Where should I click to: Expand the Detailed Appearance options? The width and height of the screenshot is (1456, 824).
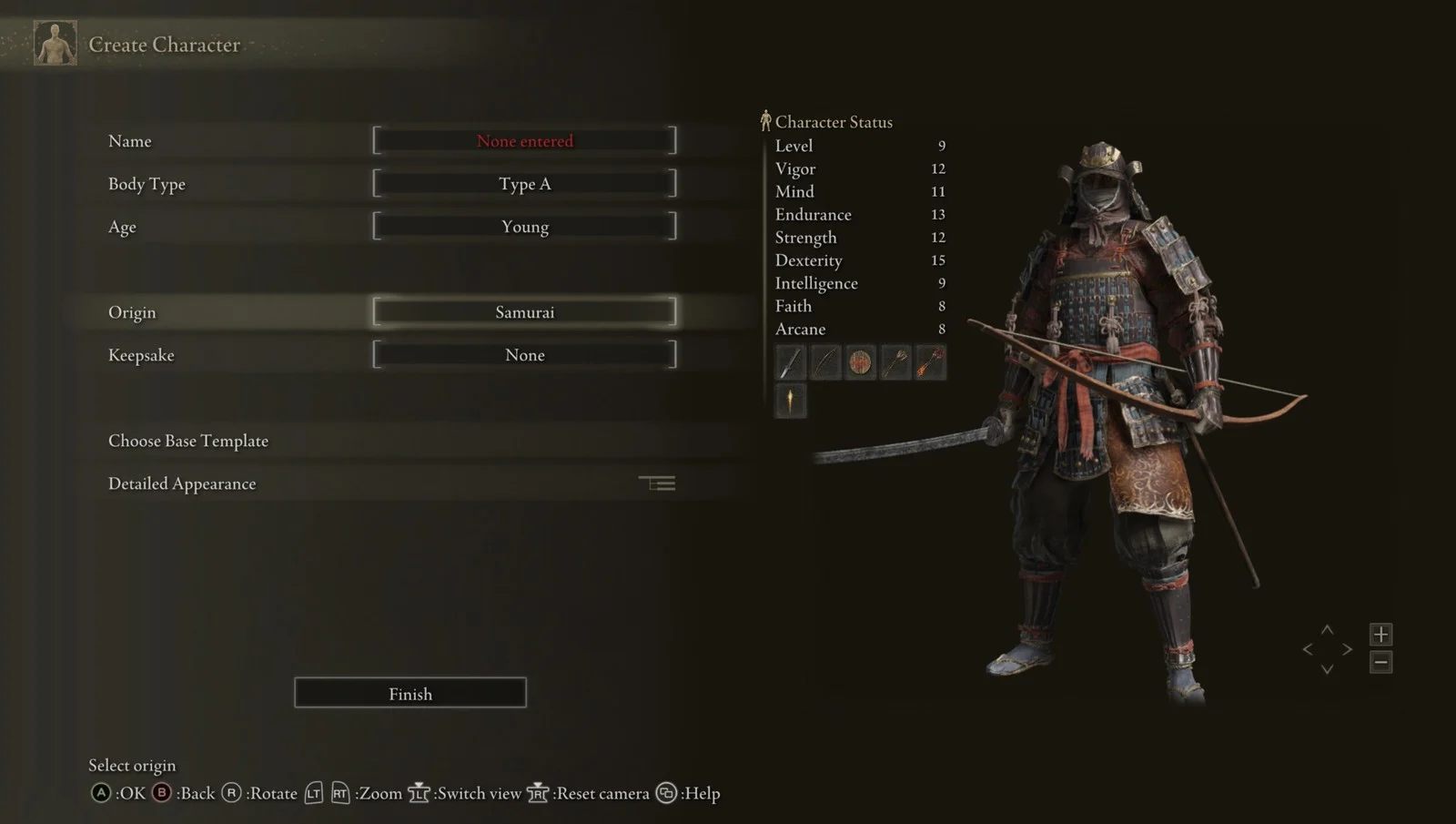tap(659, 483)
